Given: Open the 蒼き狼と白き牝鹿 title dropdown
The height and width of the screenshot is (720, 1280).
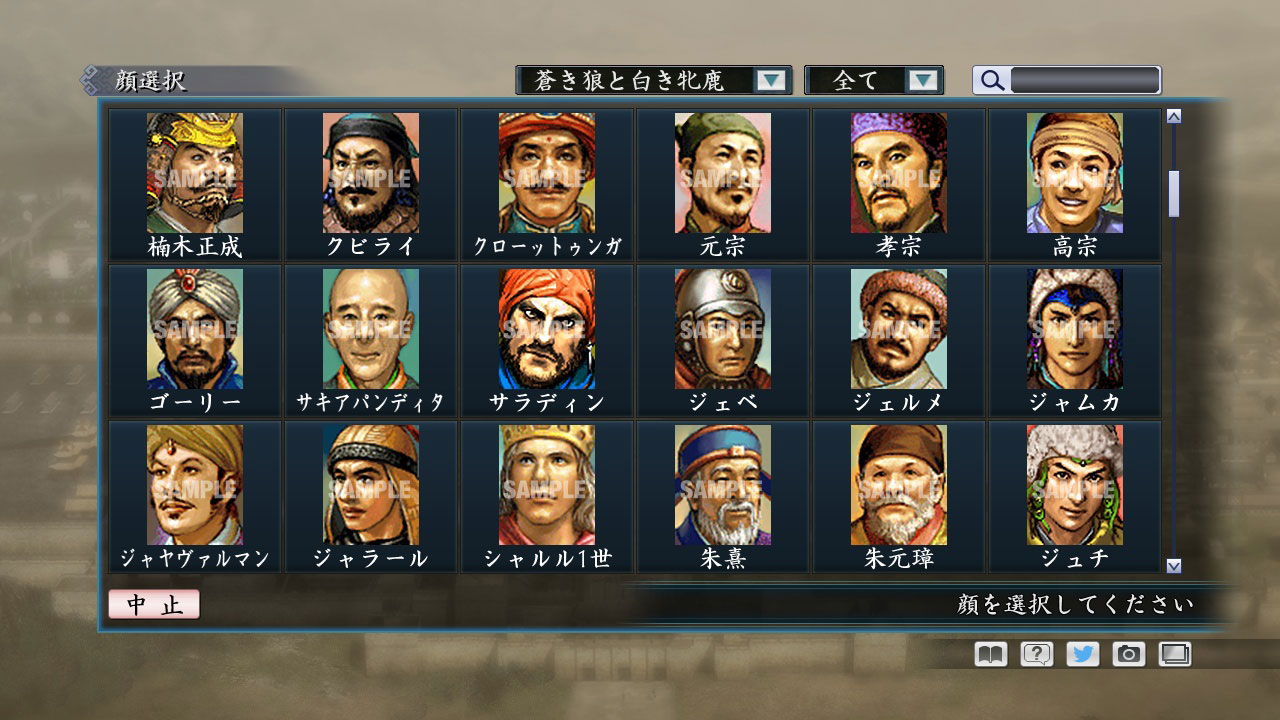Looking at the screenshot, I should click(770, 79).
